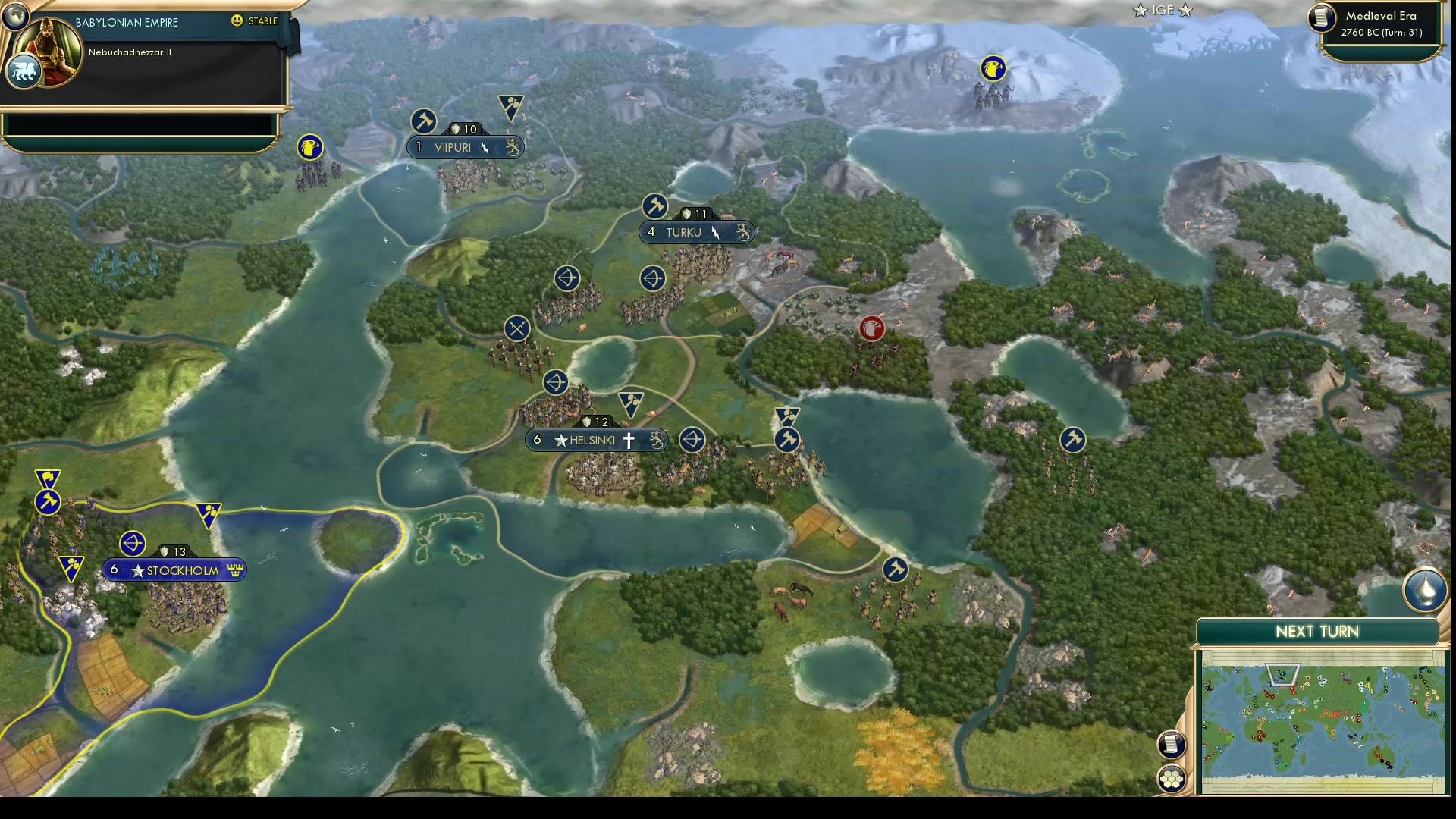This screenshot has width=1456, height=819.
Task: Click the IGE star toggle at top center
Action: click(1163, 11)
